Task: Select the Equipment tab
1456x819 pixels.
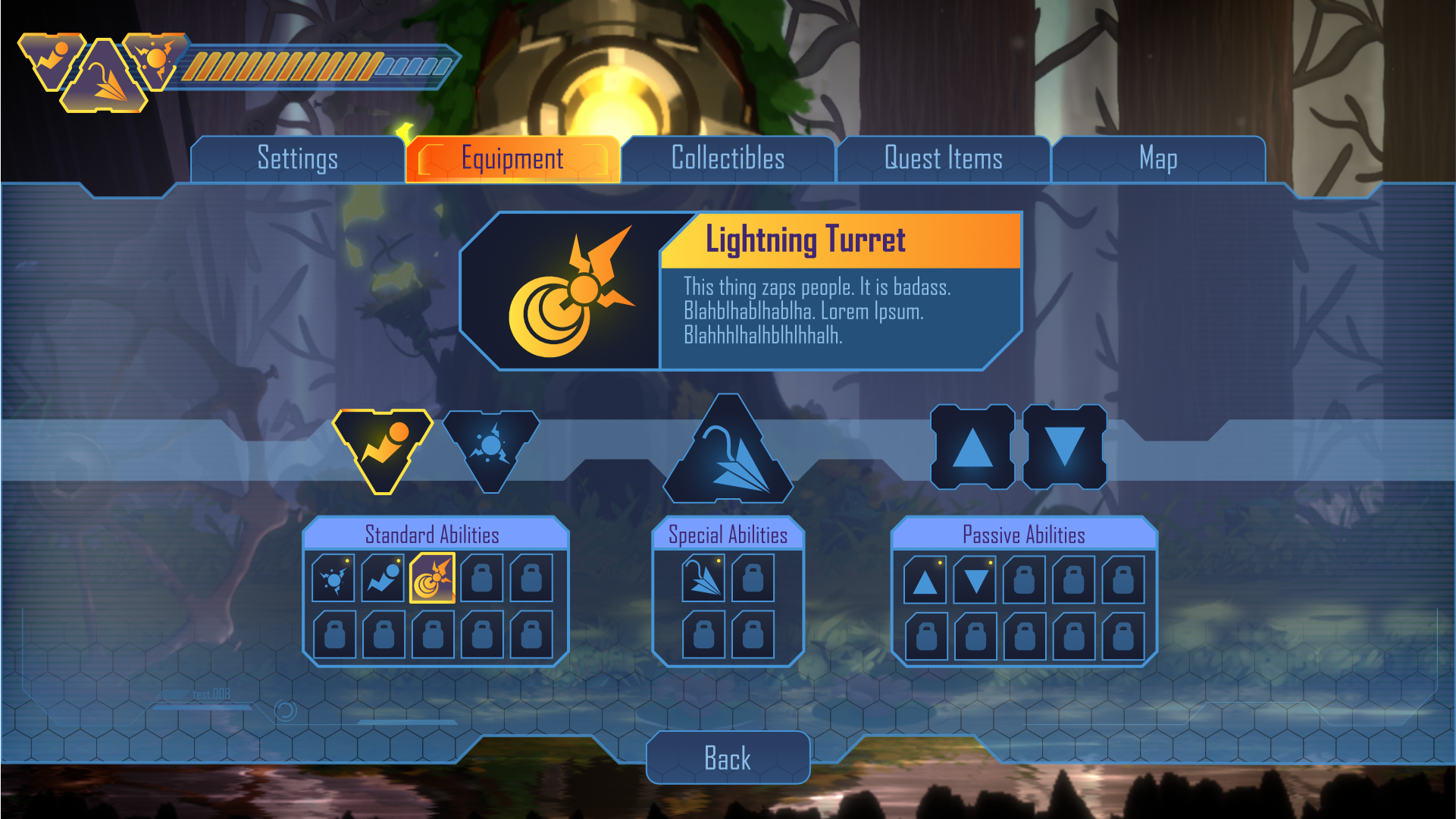Action: pos(512,159)
